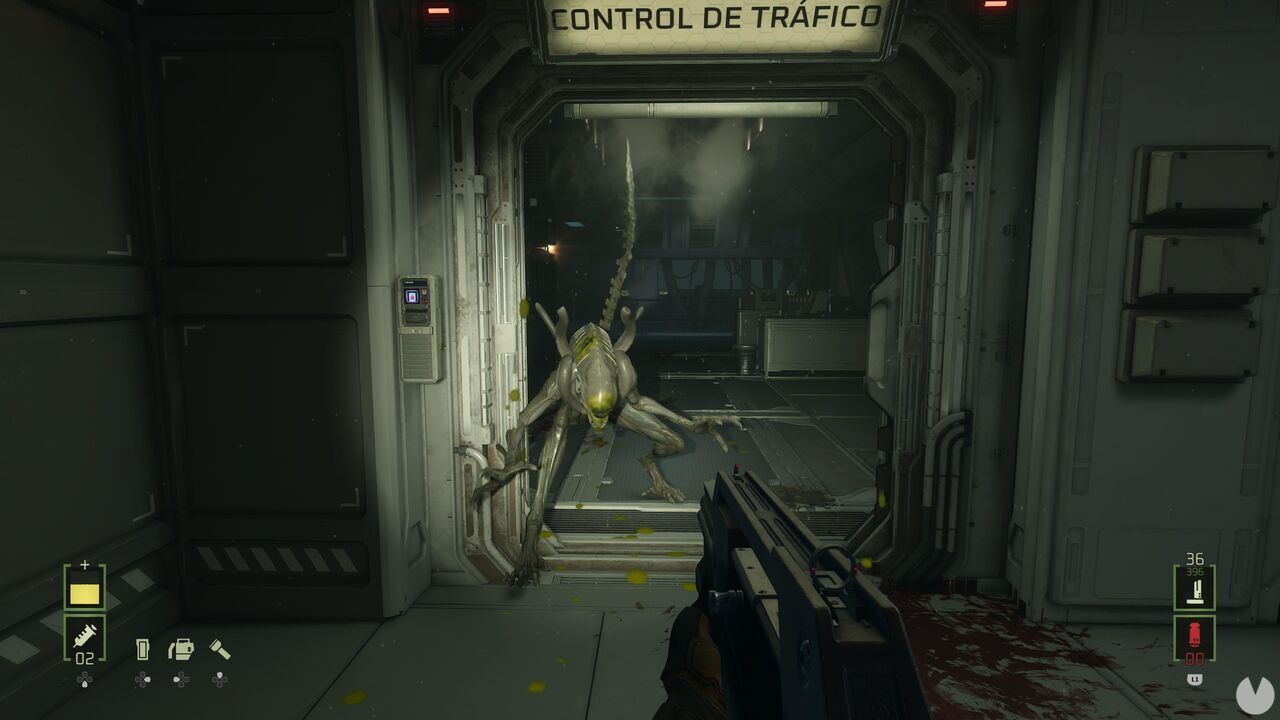The width and height of the screenshot is (1280, 720).
Task: Choose the battery cell item icon
Action: (x=142, y=650)
